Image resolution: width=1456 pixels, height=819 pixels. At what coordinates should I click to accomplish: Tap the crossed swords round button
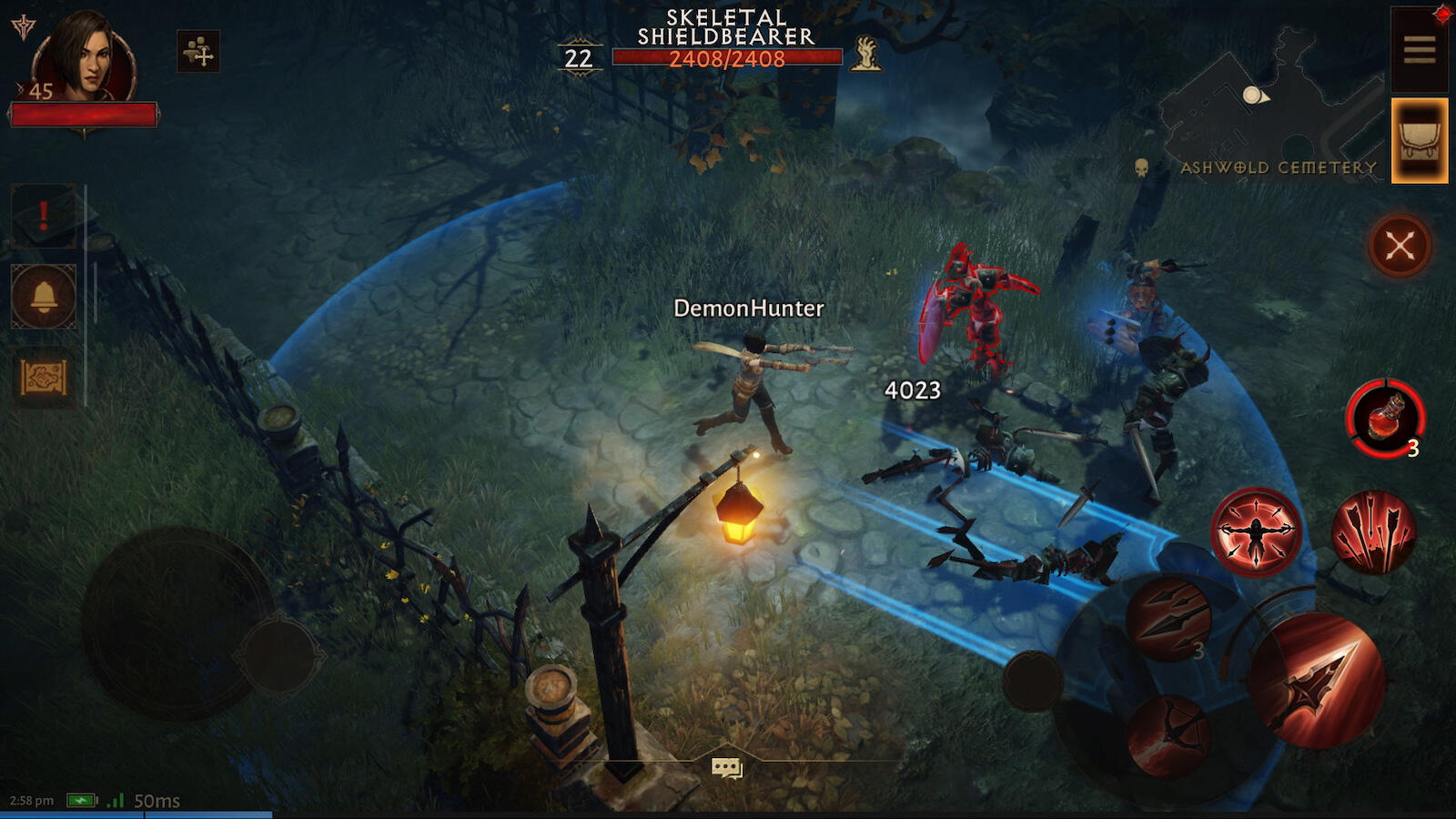tap(1400, 245)
